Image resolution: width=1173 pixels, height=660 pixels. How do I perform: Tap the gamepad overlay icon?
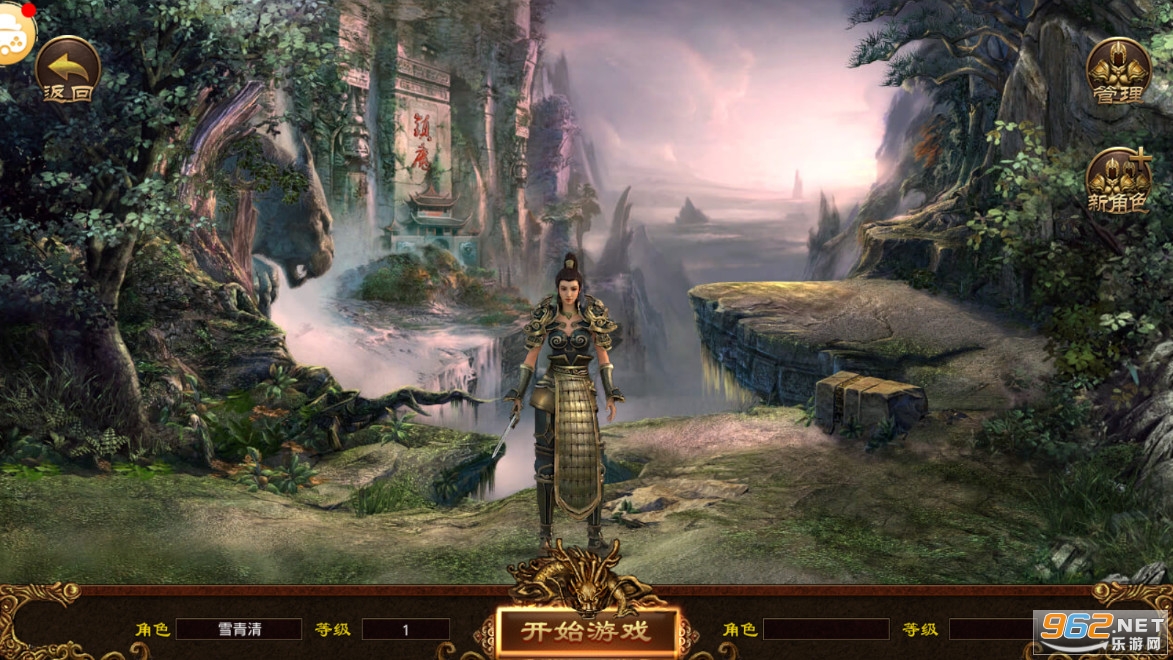point(14,38)
